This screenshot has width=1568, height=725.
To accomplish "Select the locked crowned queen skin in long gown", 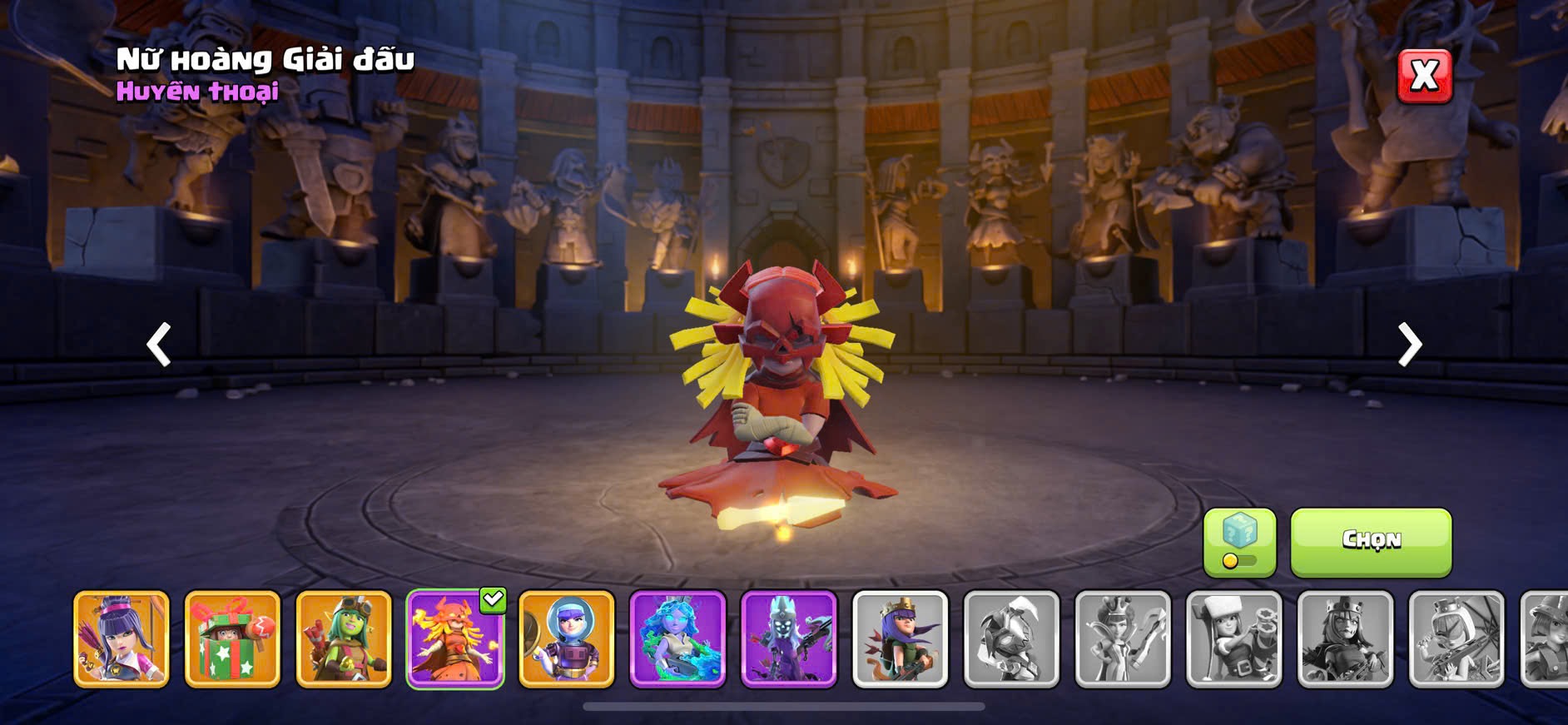I will click(1123, 639).
